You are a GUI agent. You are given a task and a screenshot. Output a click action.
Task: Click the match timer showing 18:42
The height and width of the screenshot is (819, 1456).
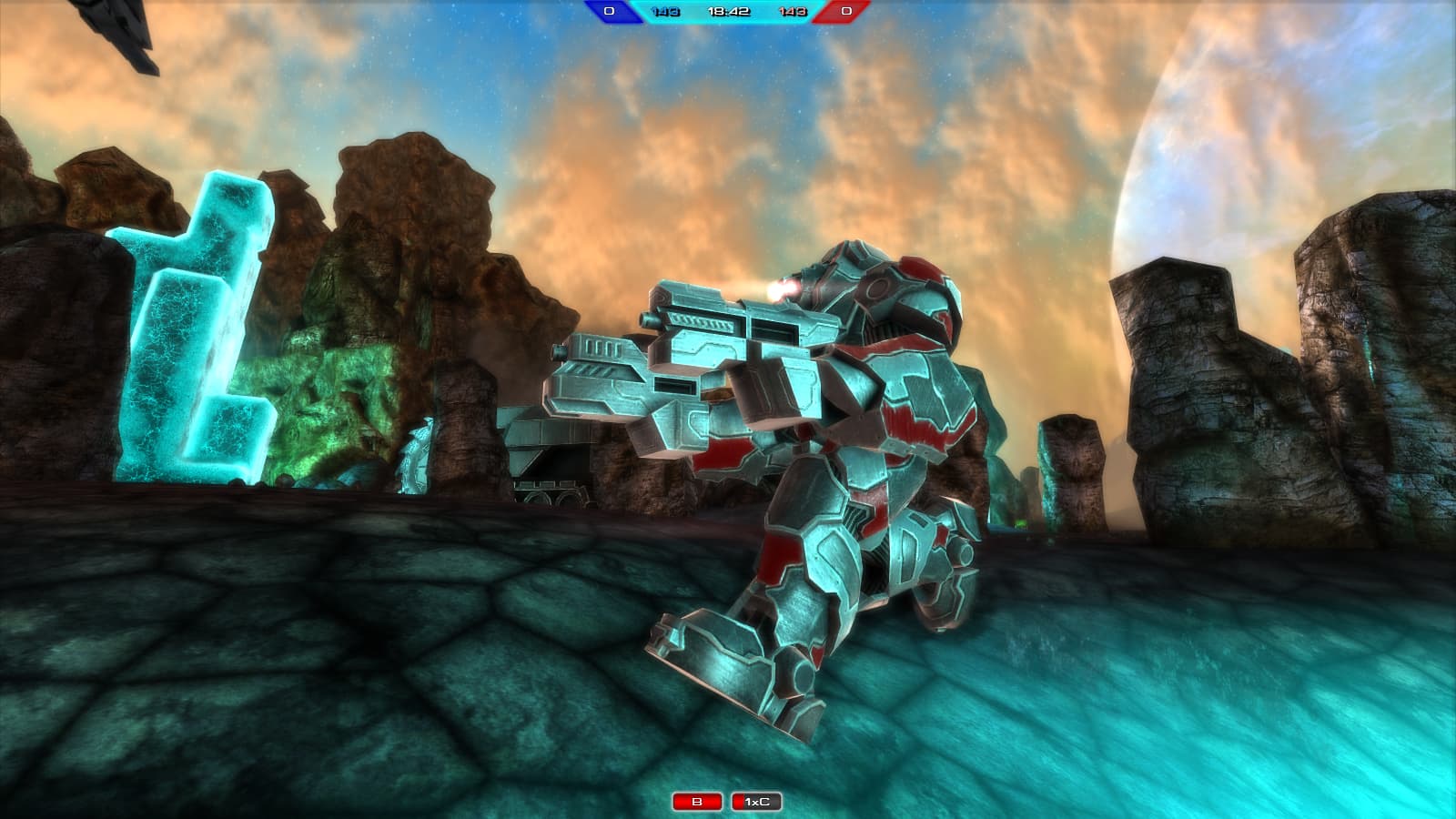(x=728, y=12)
